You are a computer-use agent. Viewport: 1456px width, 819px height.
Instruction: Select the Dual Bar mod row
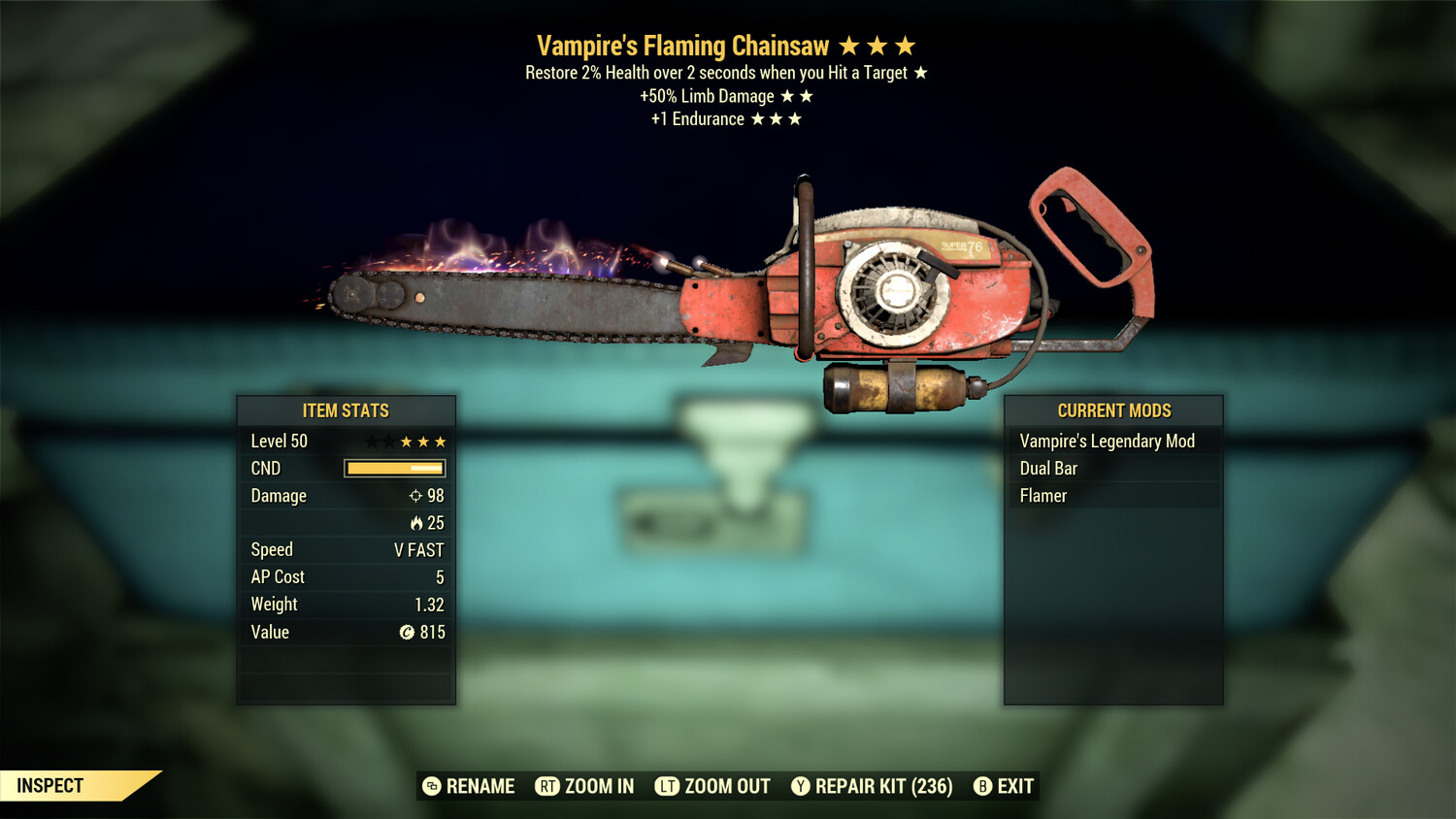pos(1048,469)
